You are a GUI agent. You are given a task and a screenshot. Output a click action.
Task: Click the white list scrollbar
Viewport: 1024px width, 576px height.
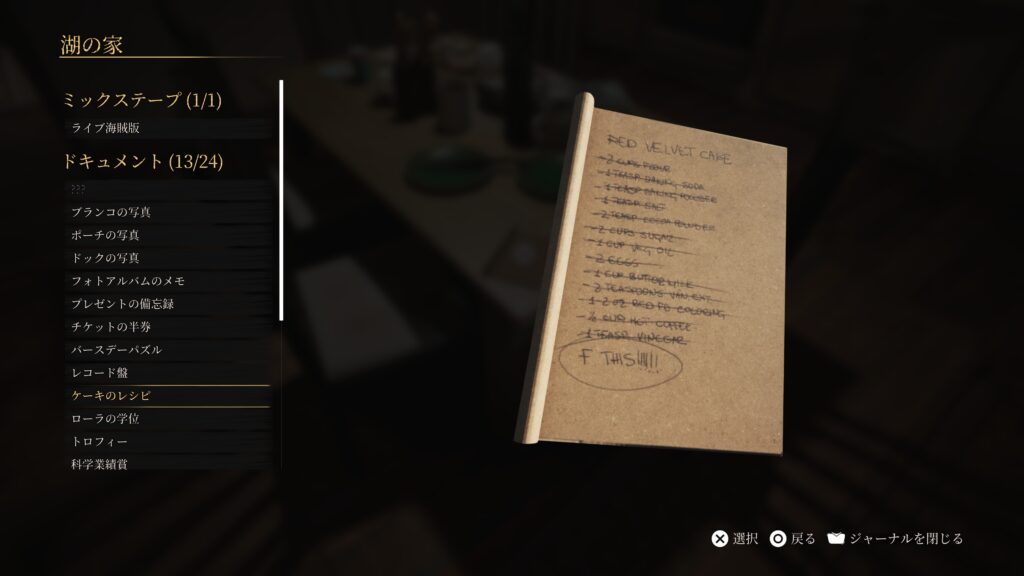pyautogui.click(x=281, y=200)
